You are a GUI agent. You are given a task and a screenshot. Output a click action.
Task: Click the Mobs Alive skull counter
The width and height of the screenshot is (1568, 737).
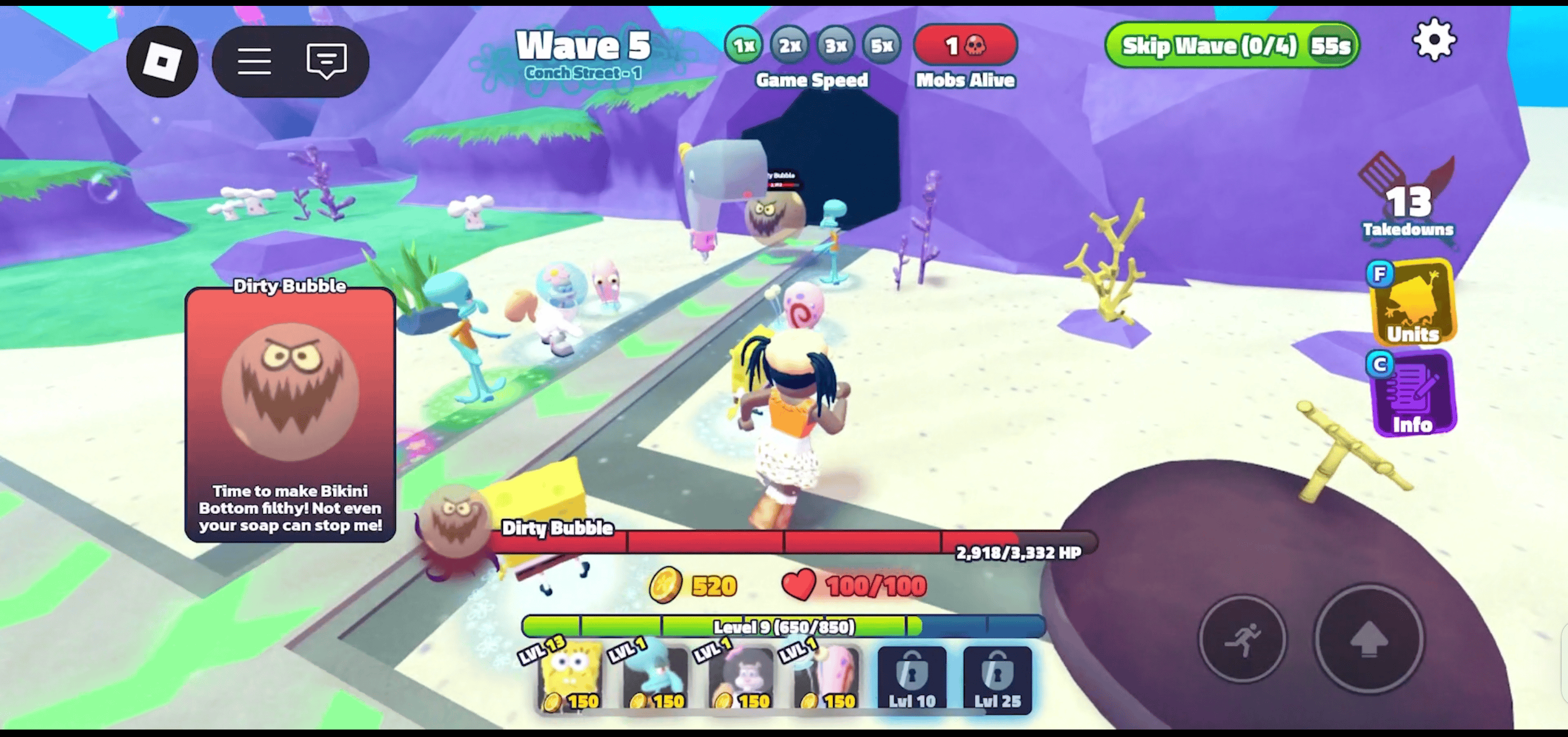click(965, 44)
